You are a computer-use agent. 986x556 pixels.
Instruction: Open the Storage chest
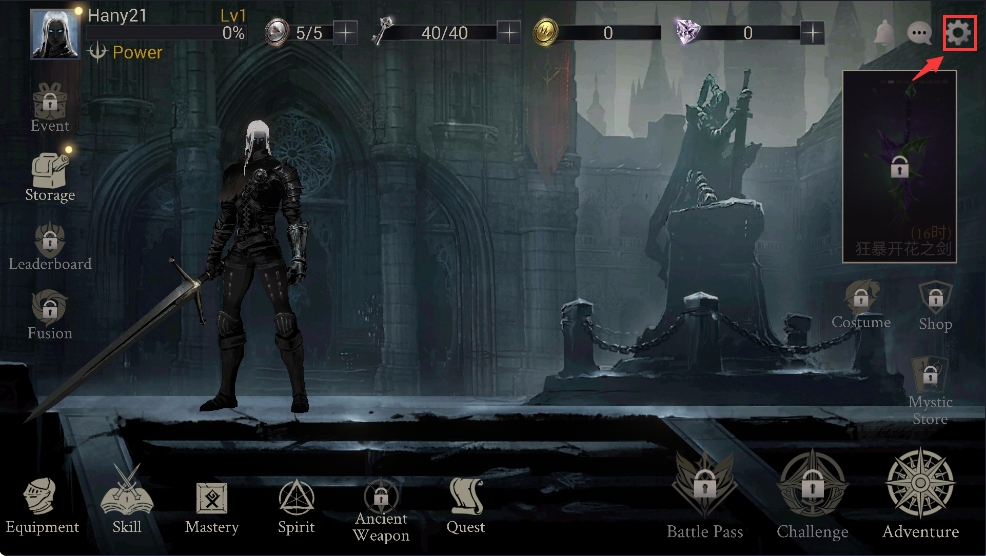point(49,174)
